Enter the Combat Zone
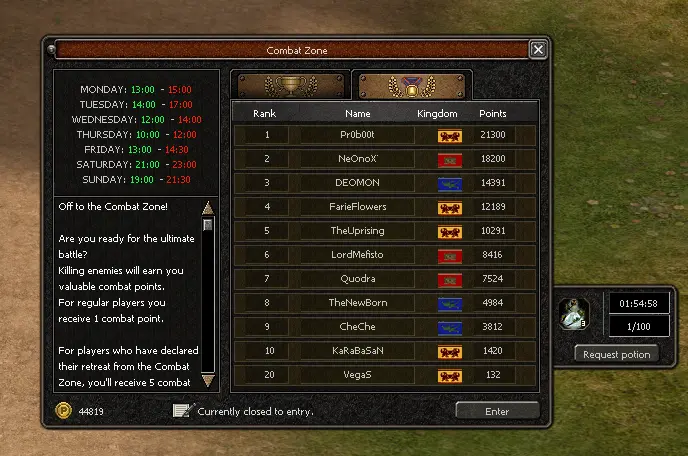Screen dimensions: 688x456 [497, 410]
